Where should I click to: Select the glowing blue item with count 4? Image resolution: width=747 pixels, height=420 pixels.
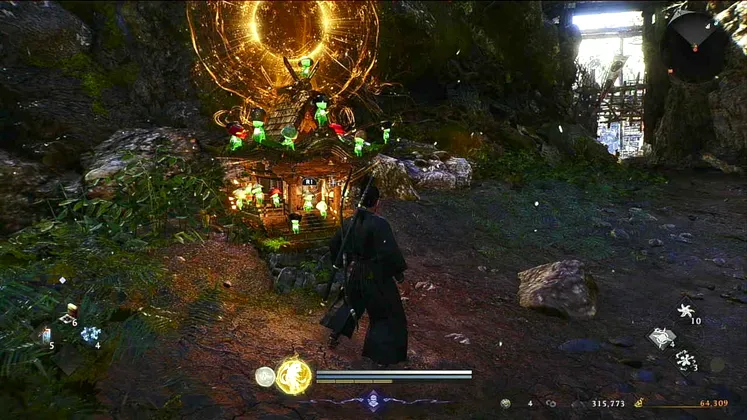pyautogui.click(x=90, y=335)
